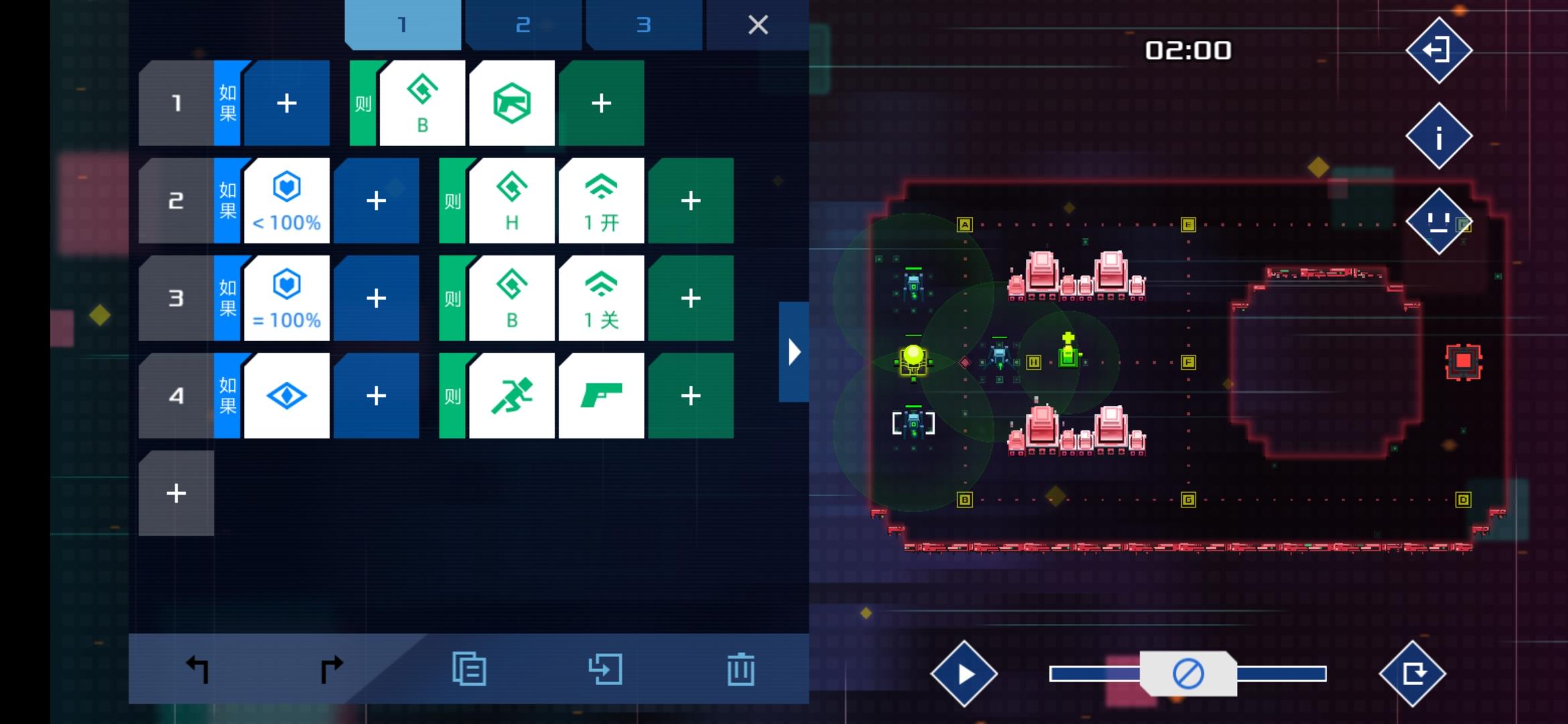Click the shoot action icon in rule 1

[x=512, y=103]
